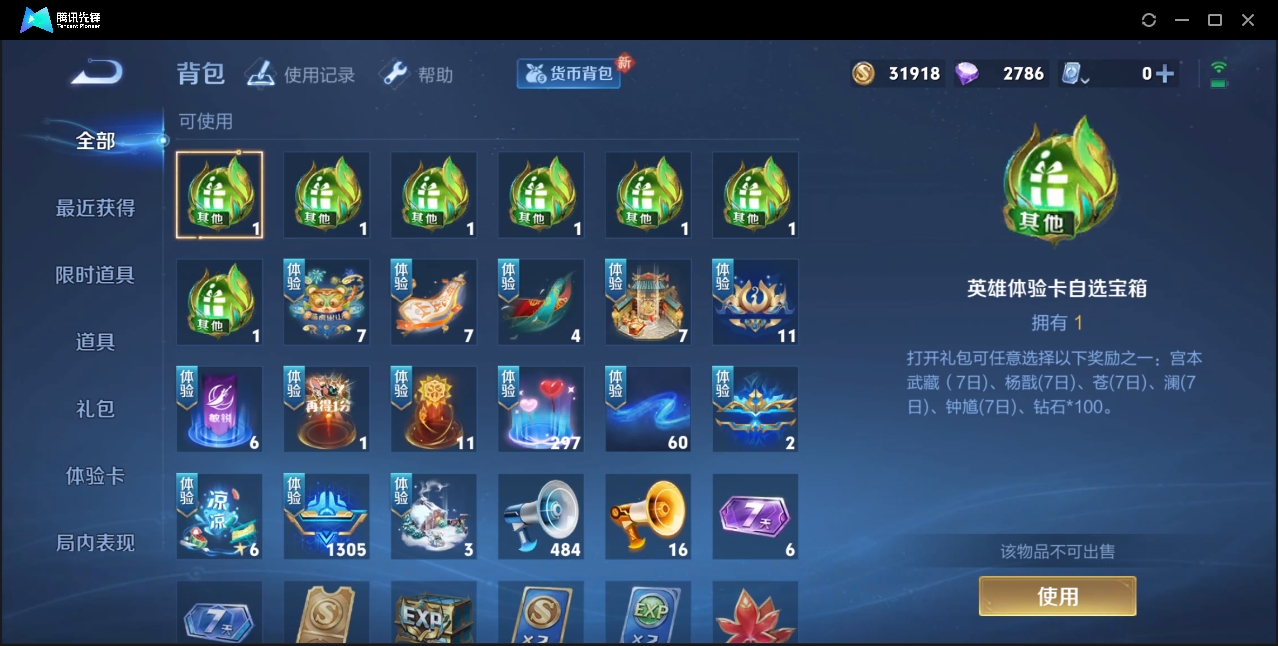Switch to the 限时道具 tab
Viewport: 1278px width, 646px height.
pyautogui.click(x=95, y=275)
